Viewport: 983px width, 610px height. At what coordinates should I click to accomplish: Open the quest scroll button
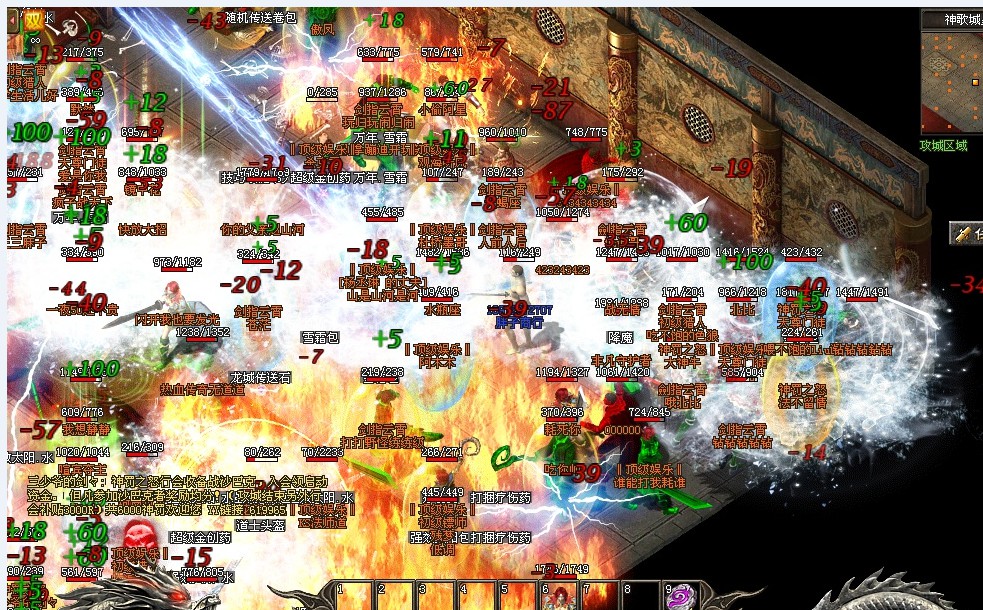click(x=965, y=234)
